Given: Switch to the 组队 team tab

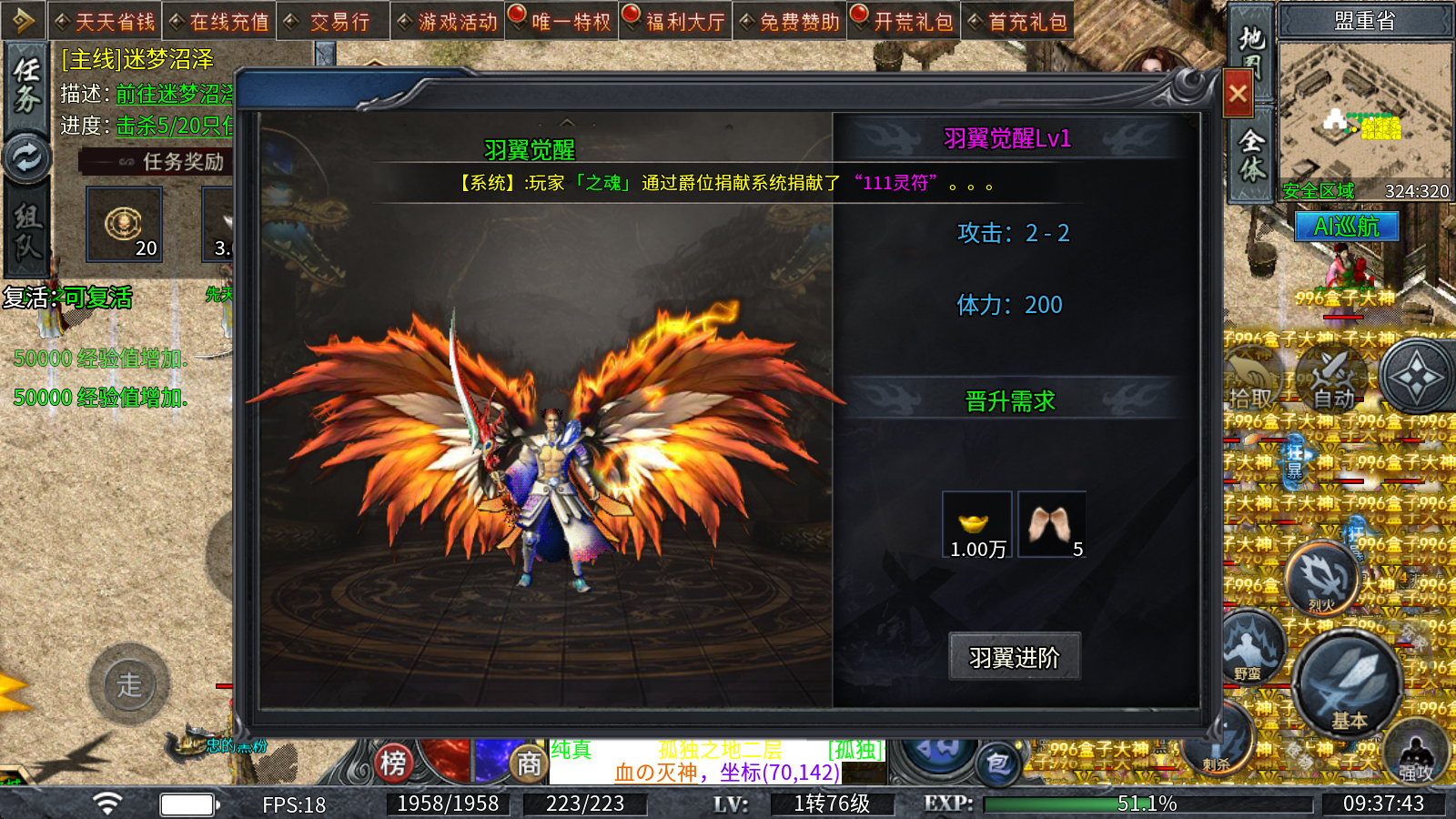Looking at the screenshot, I should coord(26,229).
